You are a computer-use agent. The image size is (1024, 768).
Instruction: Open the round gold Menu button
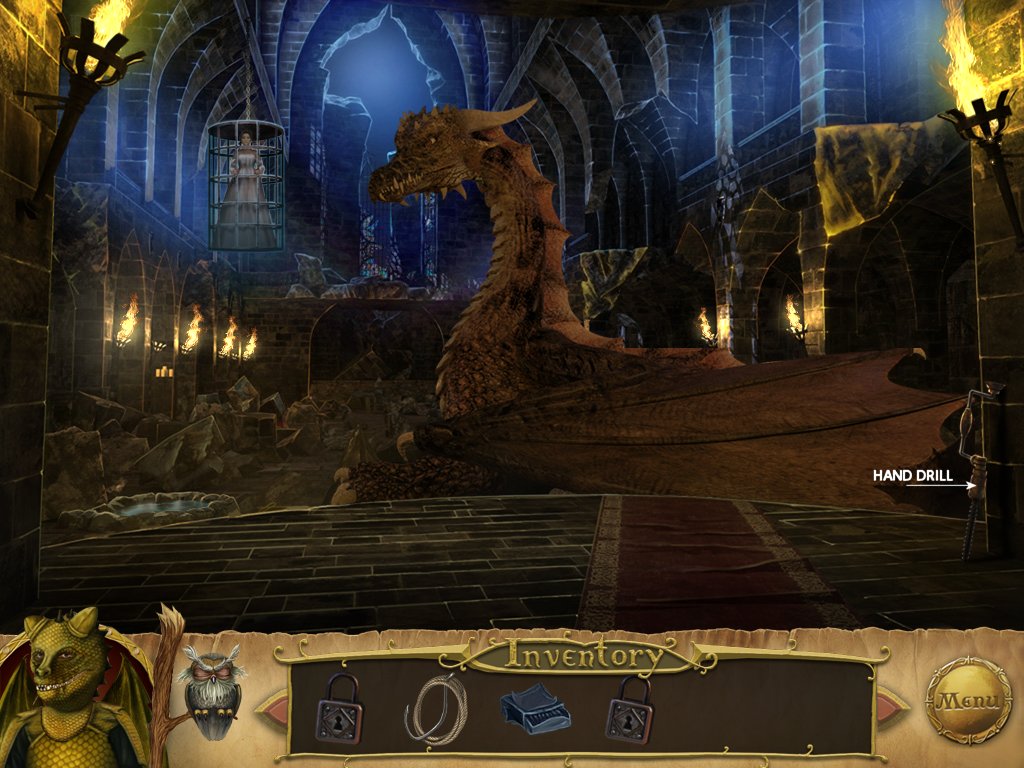tap(968, 700)
